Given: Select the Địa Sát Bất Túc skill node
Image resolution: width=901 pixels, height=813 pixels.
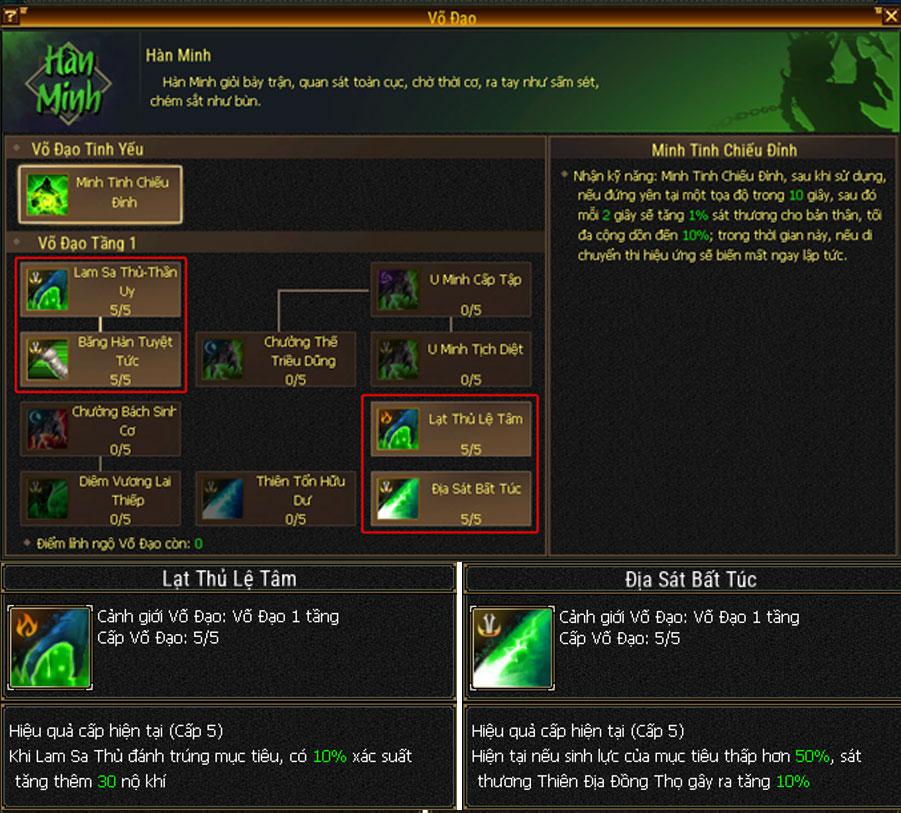Looking at the screenshot, I should [451, 499].
